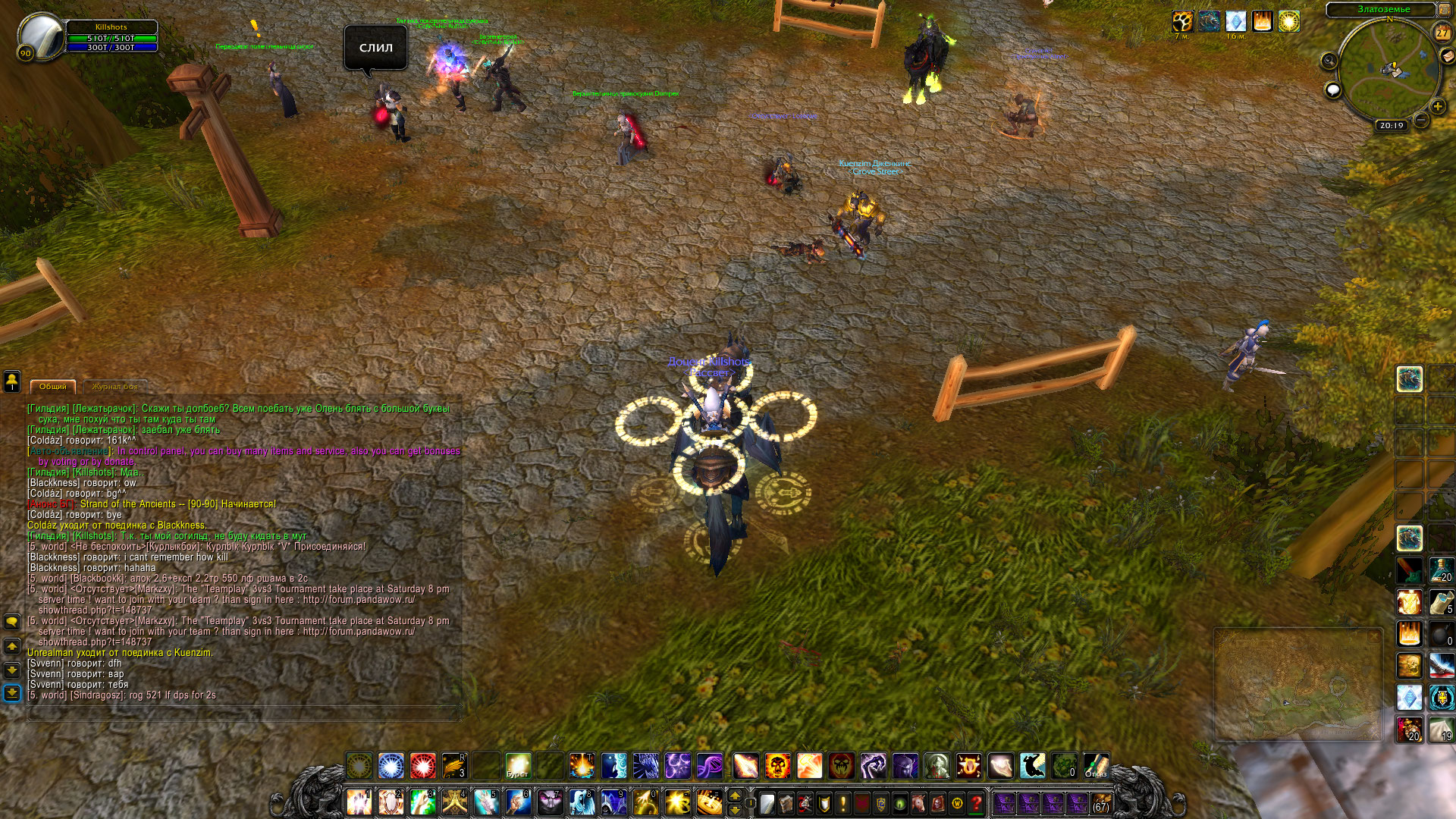Screen dimensions: 1456x819
Task: Click the clock showing 20:19
Action: tap(1392, 126)
